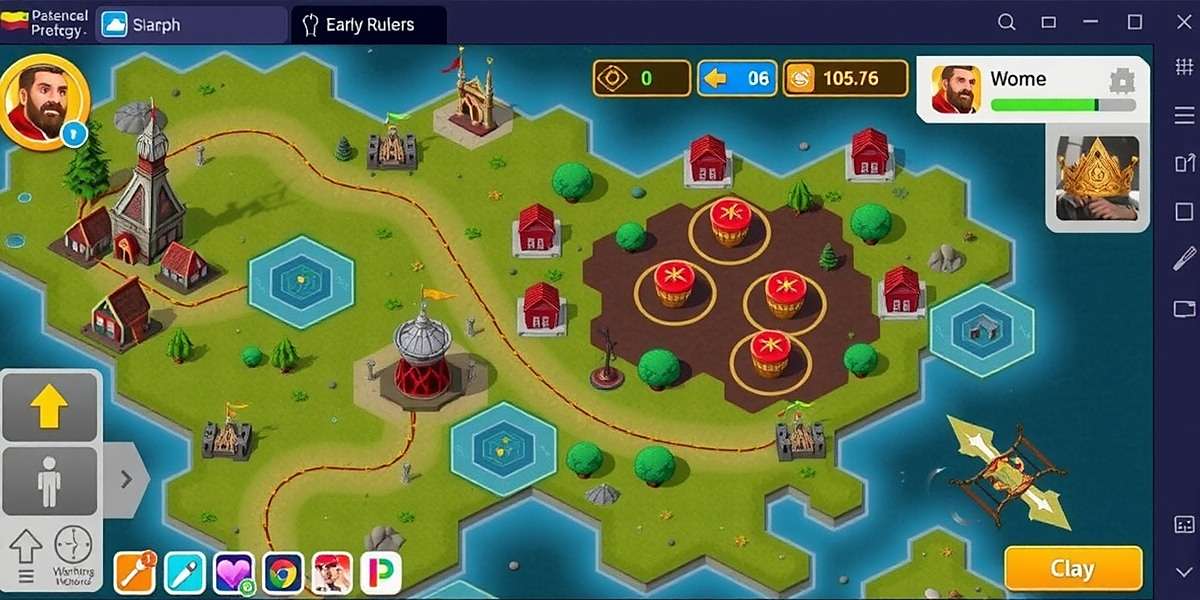The image size is (1200, 600).
Task: Open the gear settings on the Wome panel
Action: click(x=1122, y=80)
